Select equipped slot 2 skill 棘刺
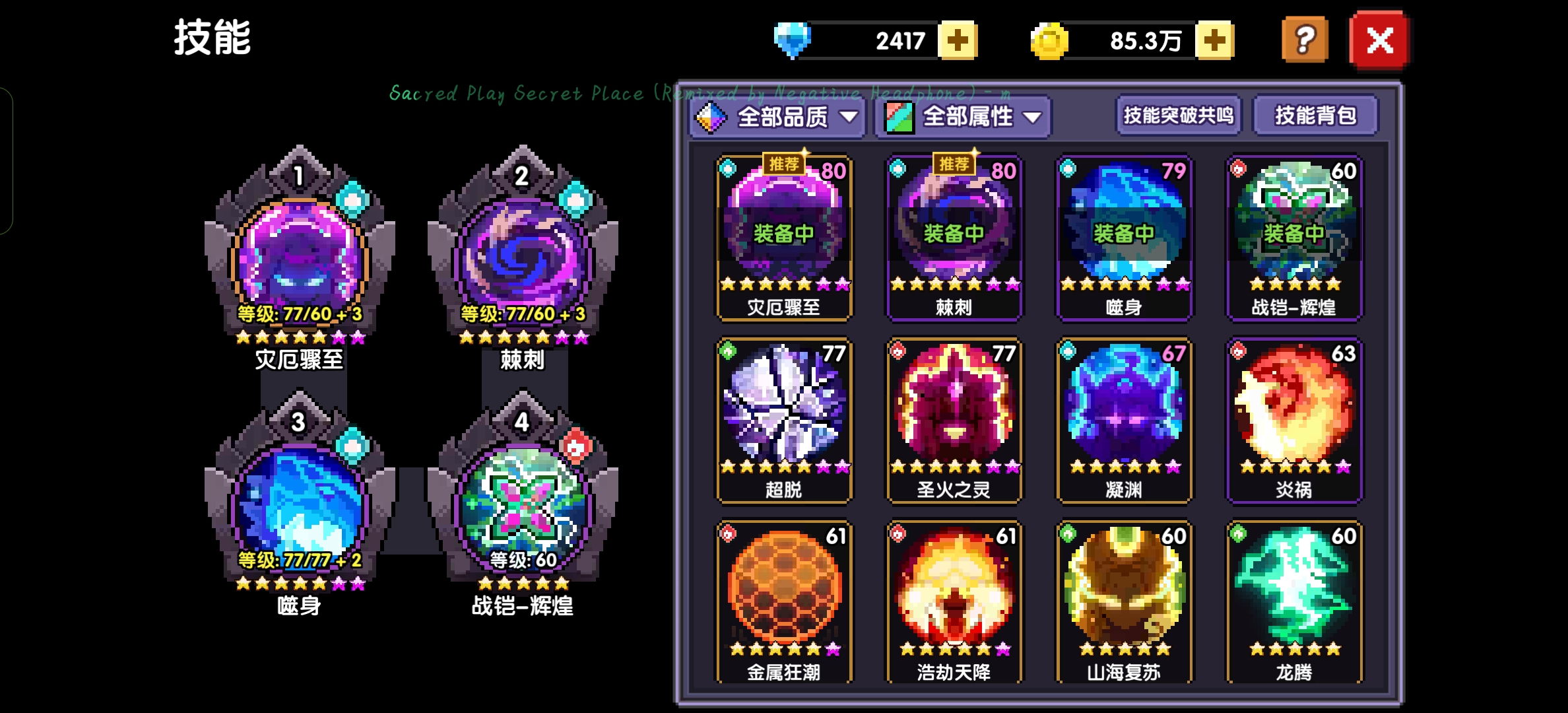The height and width of the screenshot is (713, 1568). [x=522, y=257]
